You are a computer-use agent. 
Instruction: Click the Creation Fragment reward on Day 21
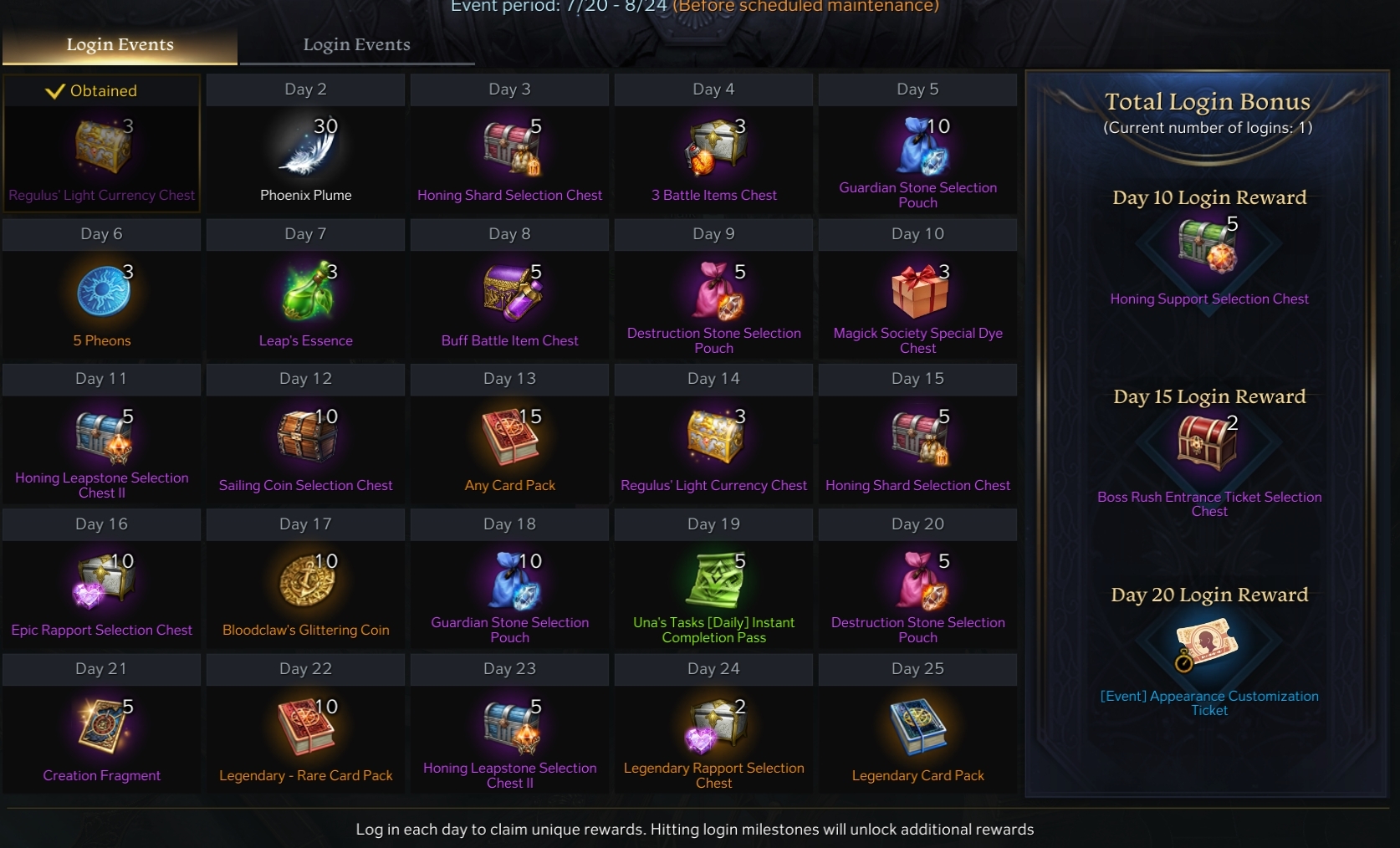tap(101, 728)
